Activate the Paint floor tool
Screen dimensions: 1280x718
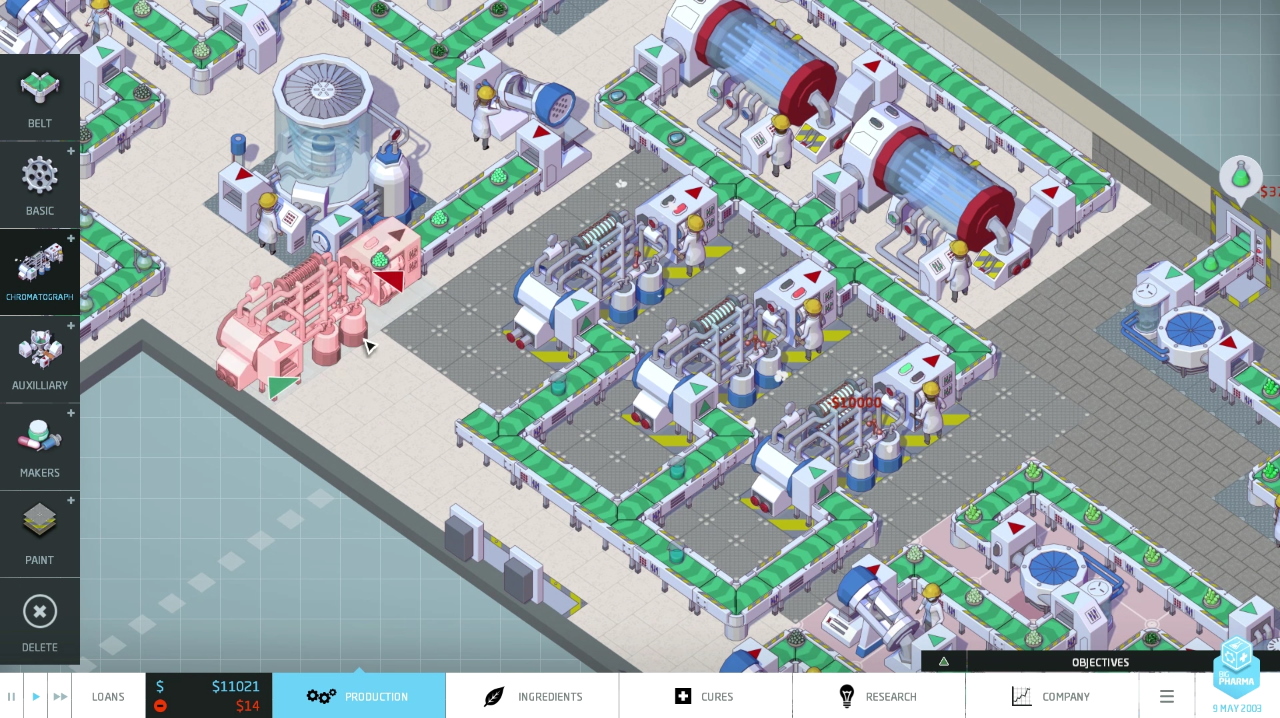[40, 534]
